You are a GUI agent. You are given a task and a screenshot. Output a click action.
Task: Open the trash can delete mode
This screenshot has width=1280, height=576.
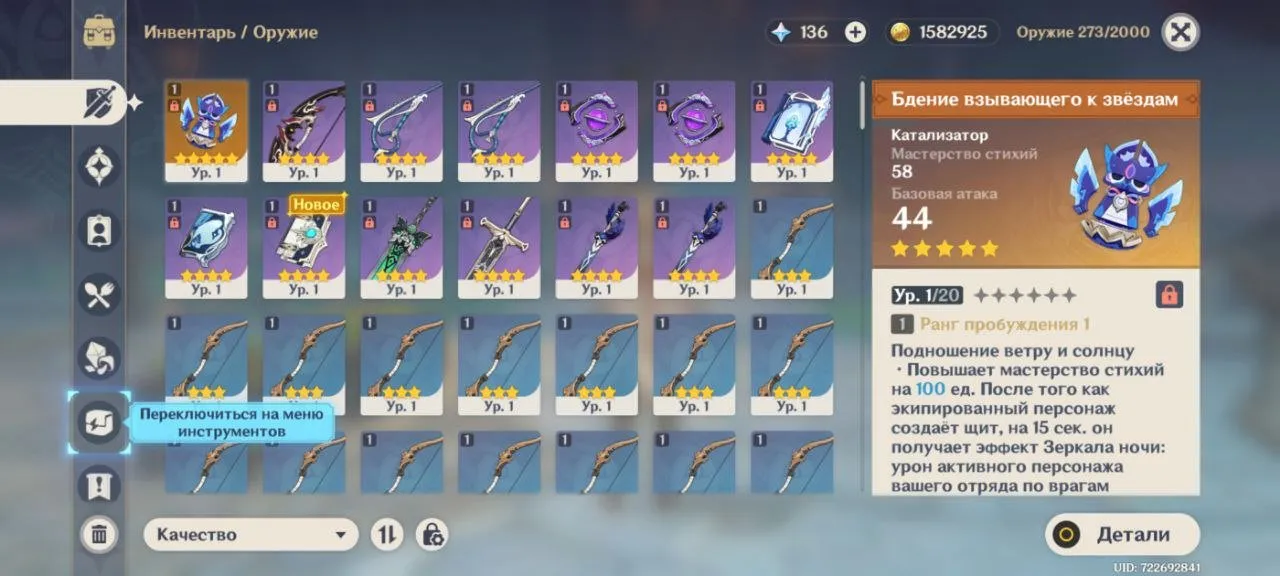coord(99,534)
